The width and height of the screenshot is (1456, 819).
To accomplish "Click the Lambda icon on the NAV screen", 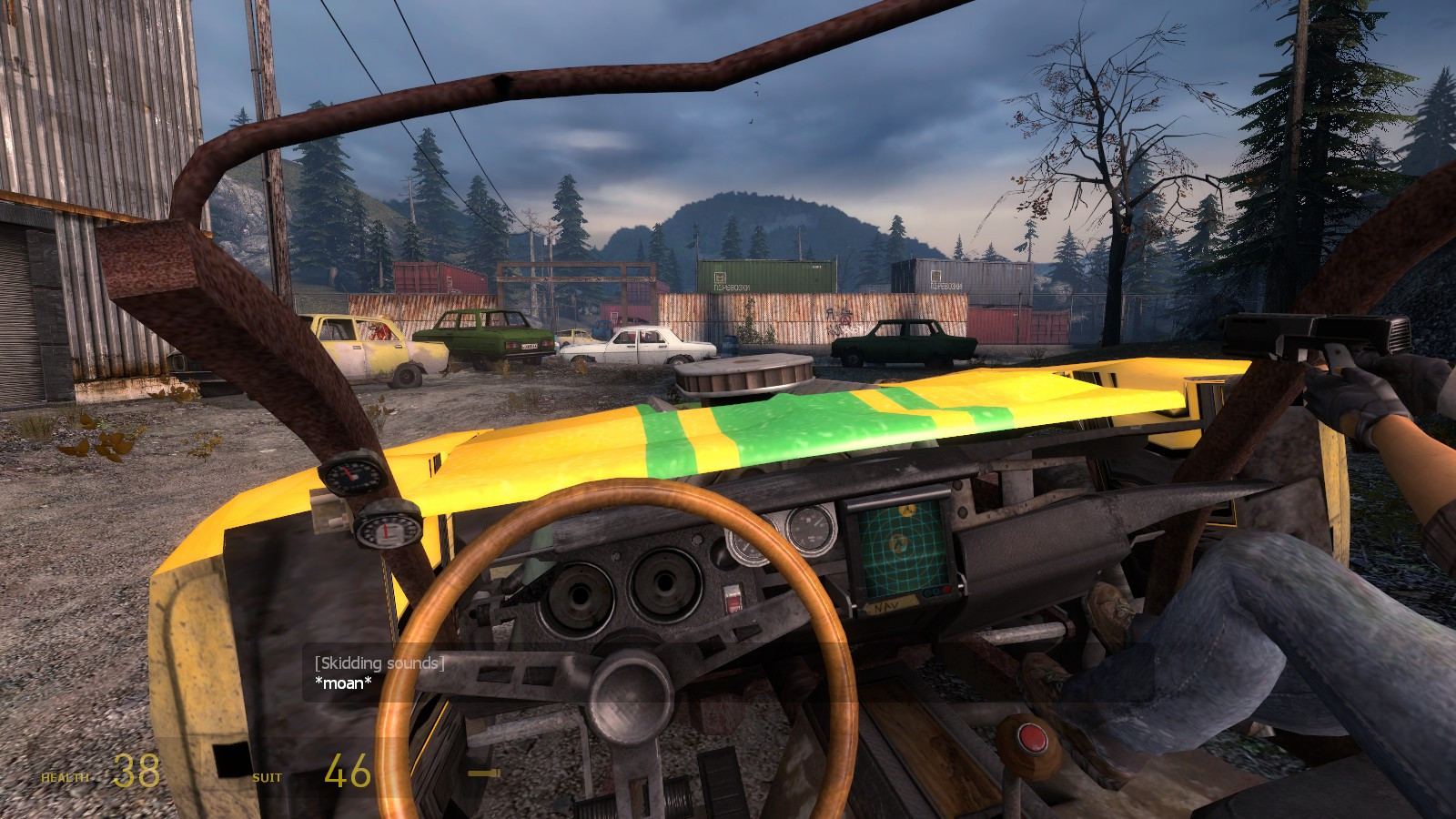I will pos(897,544).
